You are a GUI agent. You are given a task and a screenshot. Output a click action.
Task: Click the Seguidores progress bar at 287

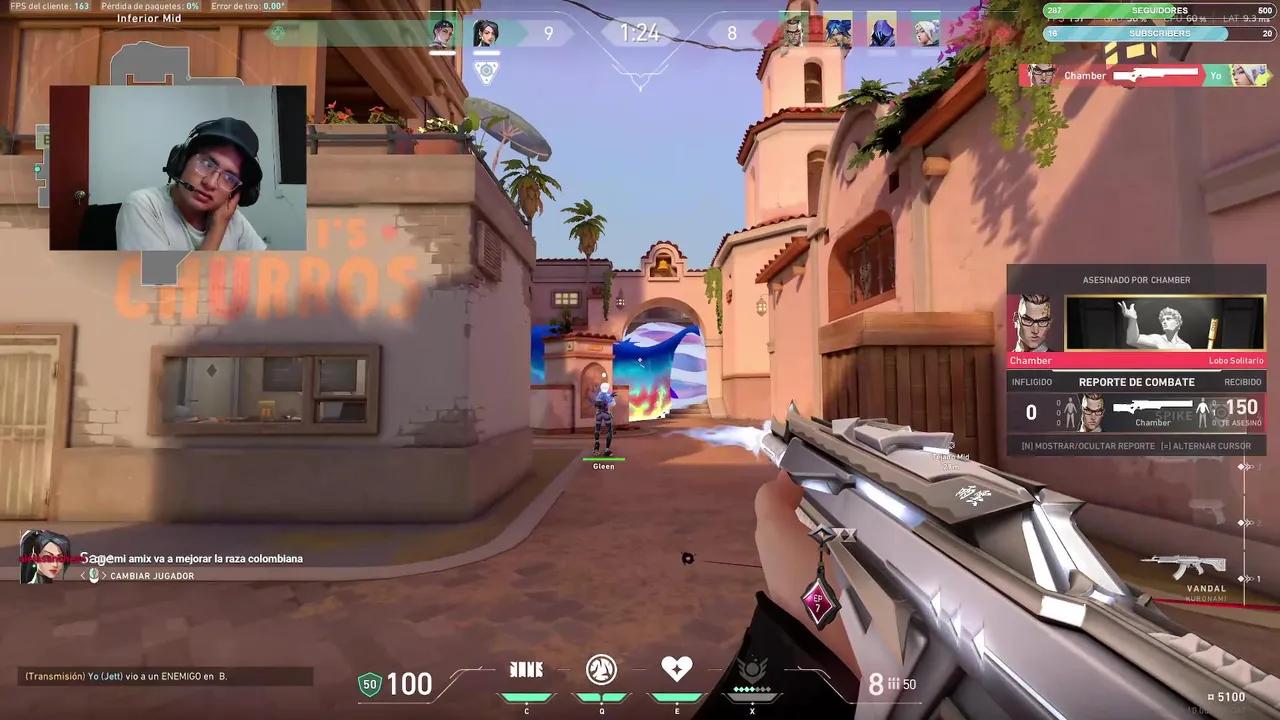pos(1148,11)
